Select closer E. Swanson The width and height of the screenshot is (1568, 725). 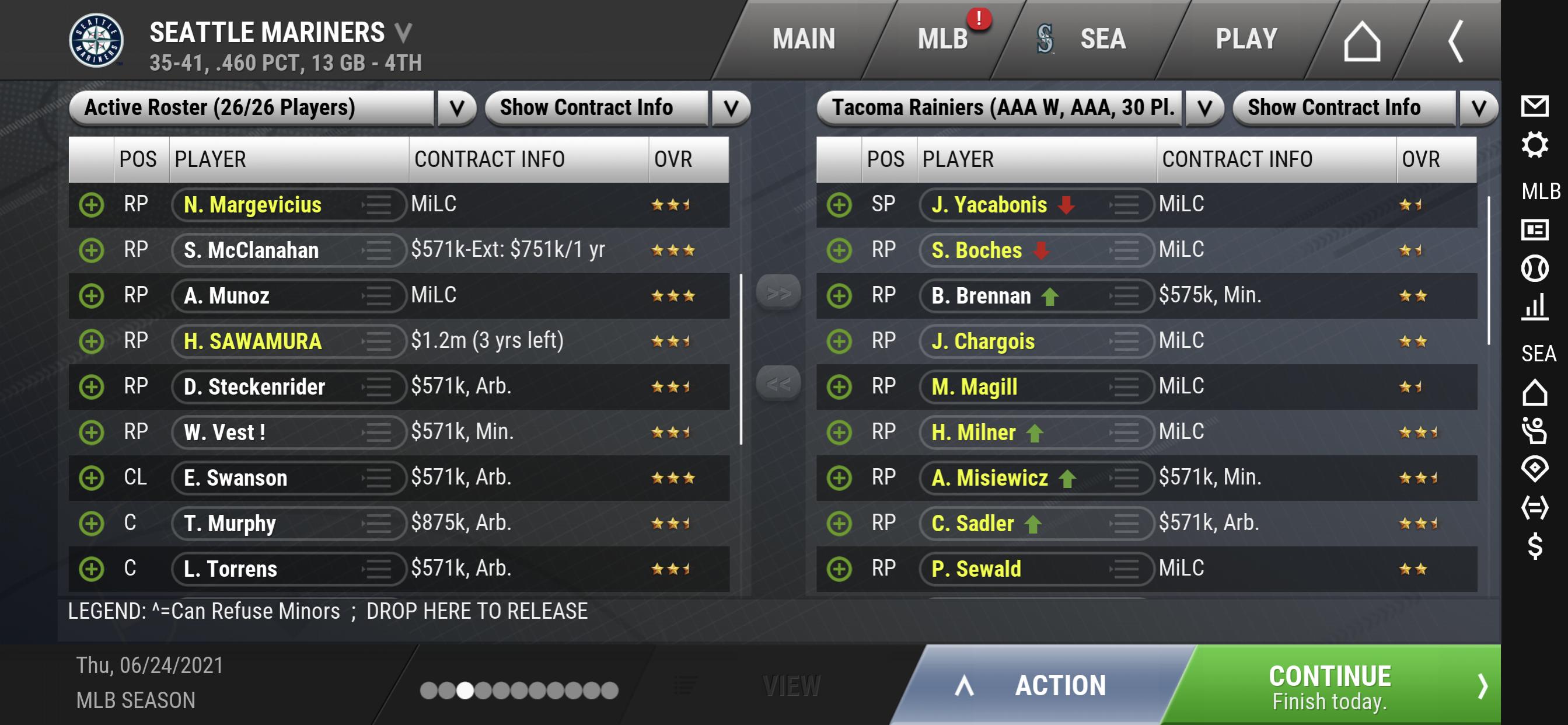(x=236, y=478)
